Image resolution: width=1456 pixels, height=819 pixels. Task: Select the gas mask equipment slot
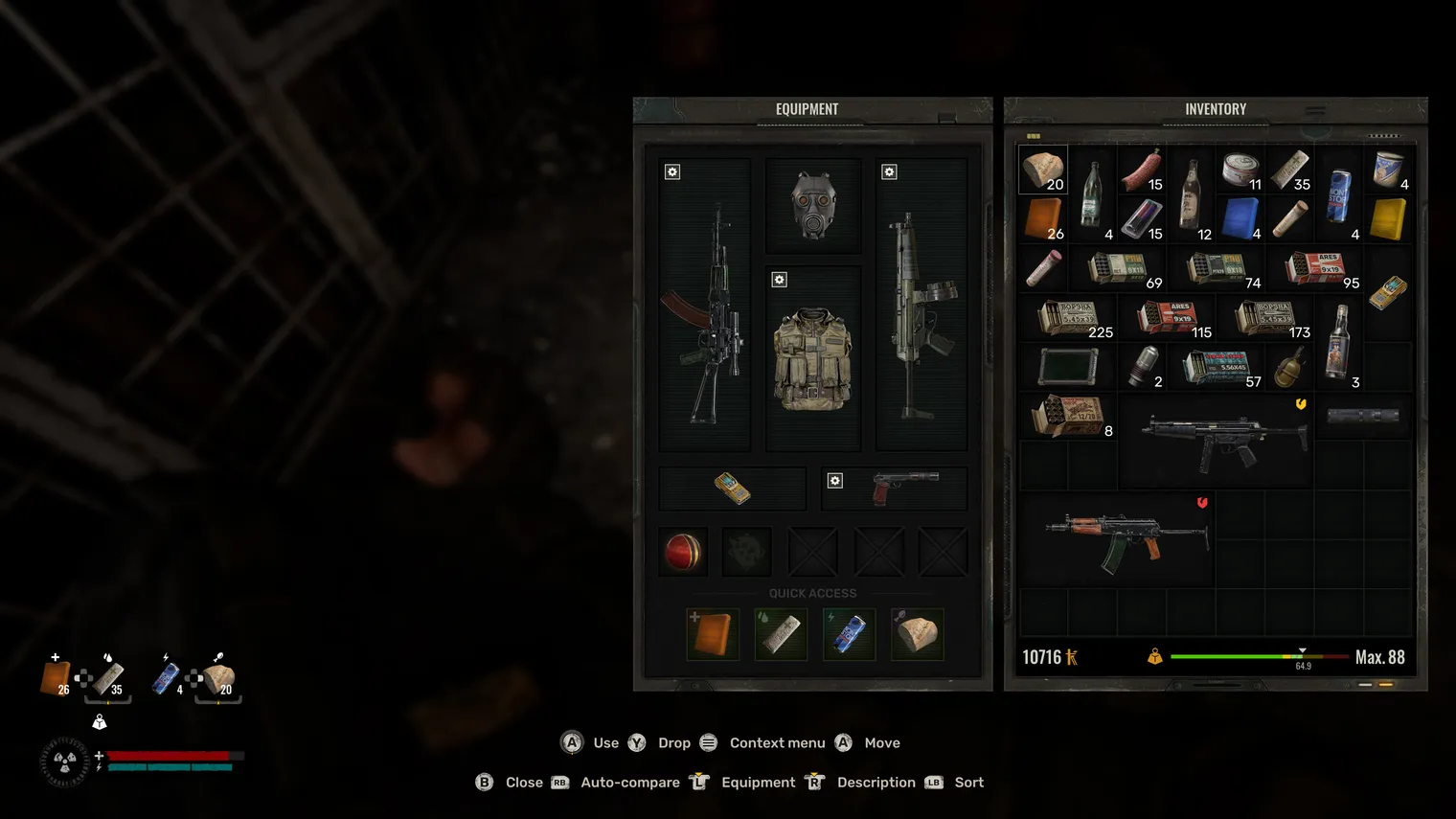pyautogui.click(x=813, y=205)
